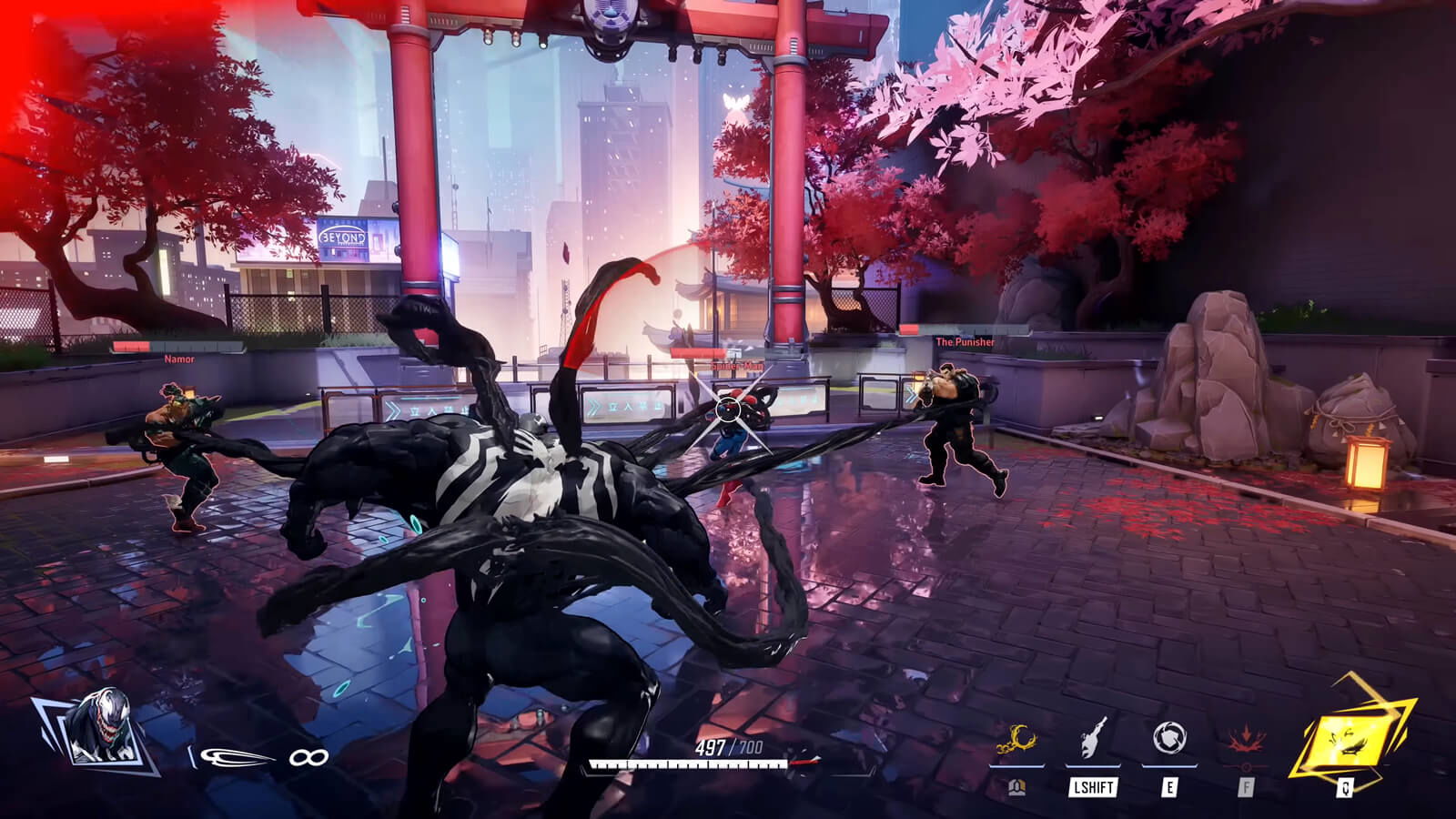This screenshot has width=1456, height=819.
Task: Click the red ground-slam ability icon
Action: click(x=1244, y=739)
